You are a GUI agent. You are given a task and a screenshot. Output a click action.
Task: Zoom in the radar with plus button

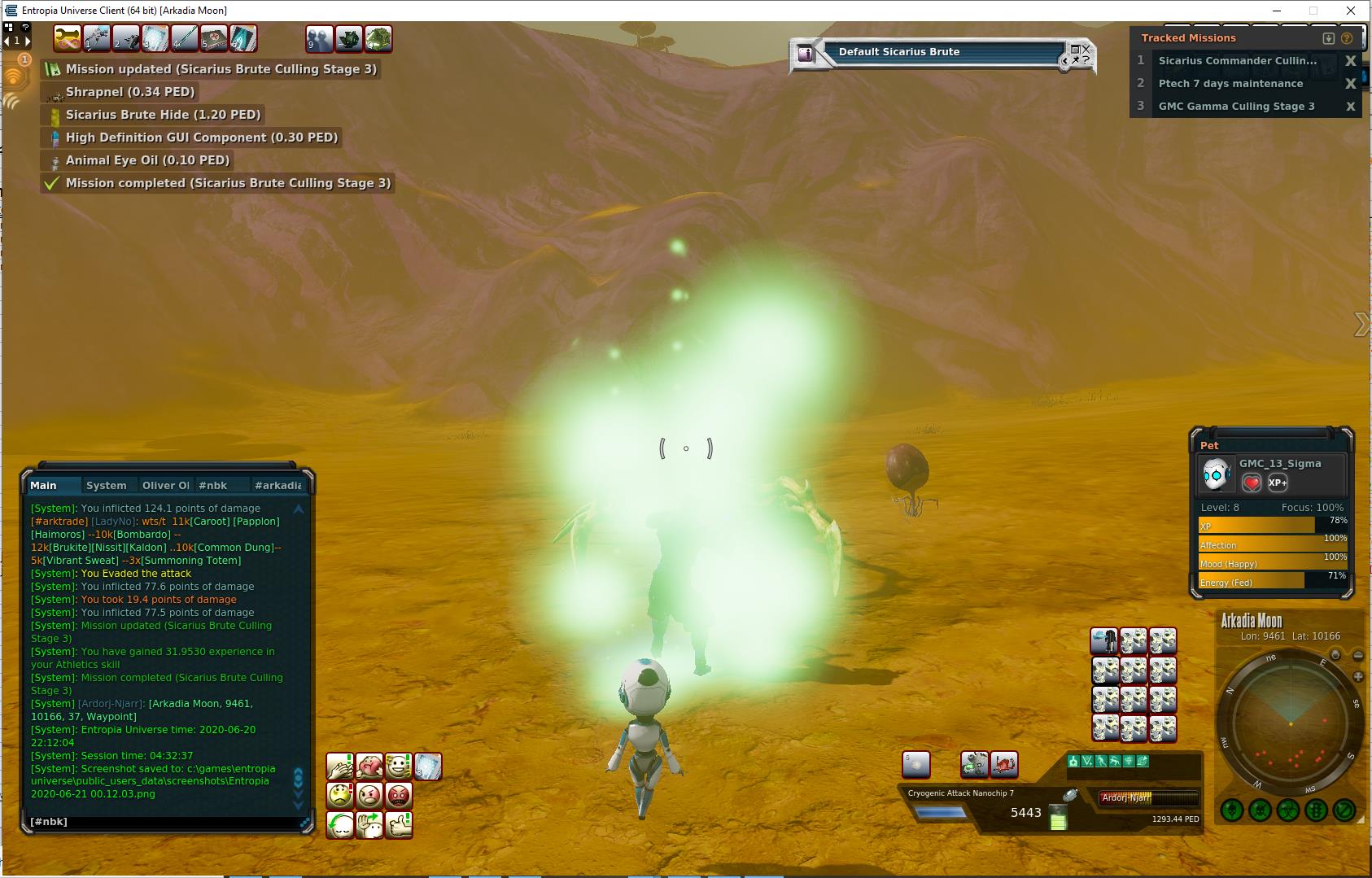1357,676
